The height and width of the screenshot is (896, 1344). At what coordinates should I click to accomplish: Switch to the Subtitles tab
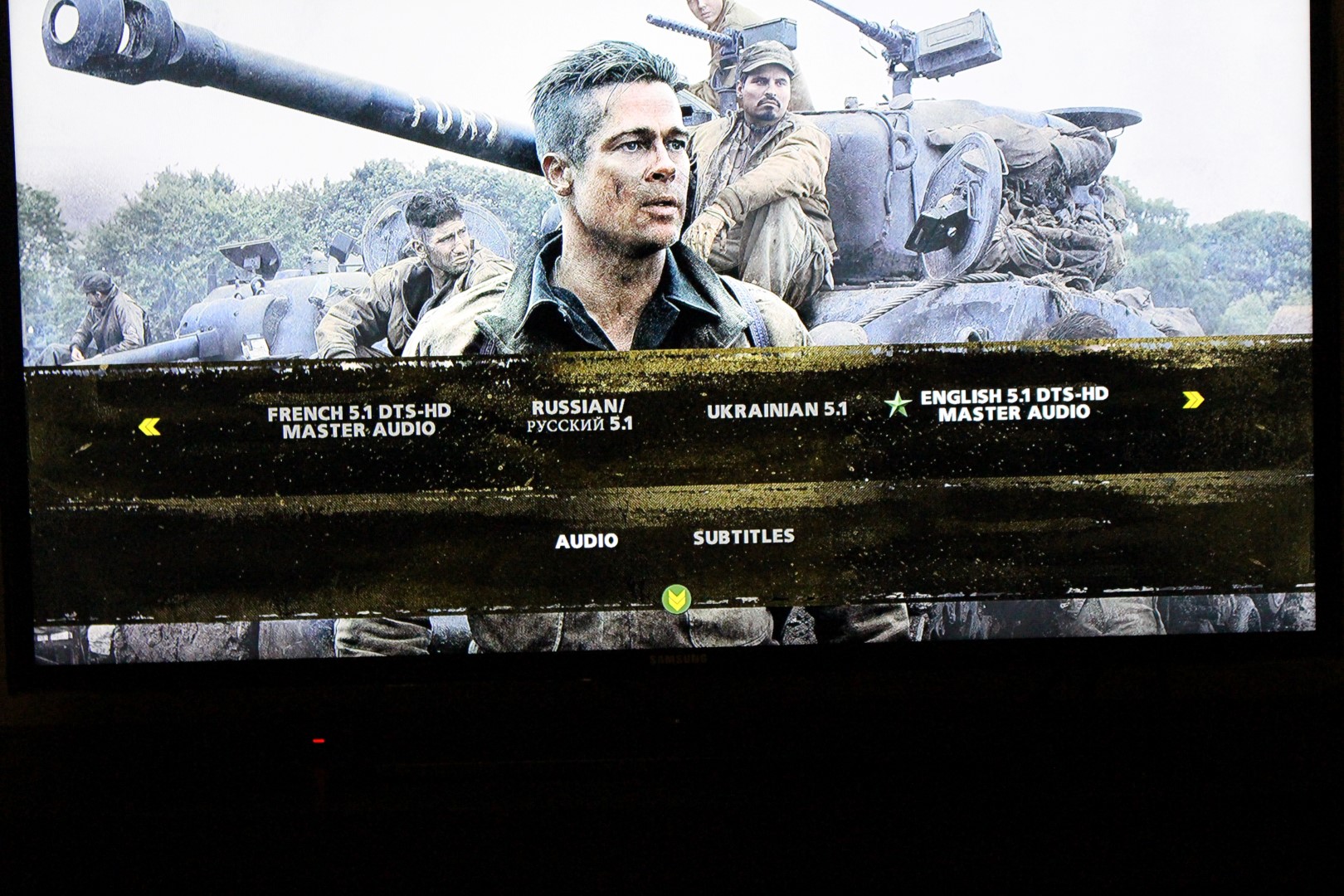tap(743, 537)
